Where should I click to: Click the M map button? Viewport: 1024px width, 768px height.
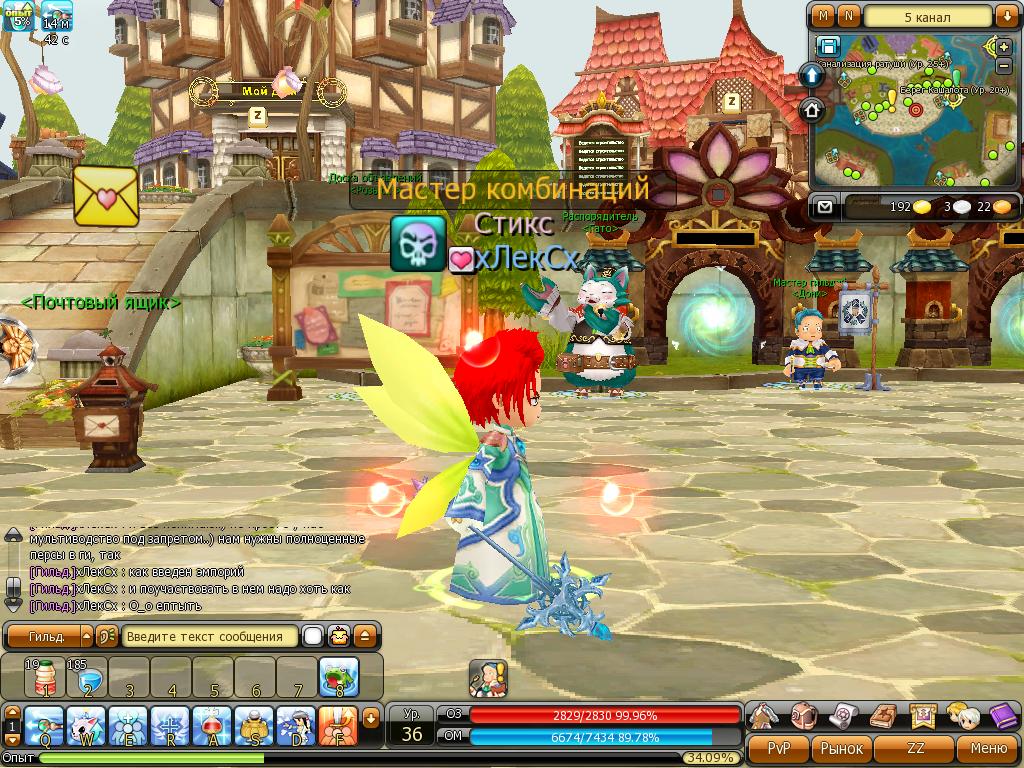(x=823, y=16)
